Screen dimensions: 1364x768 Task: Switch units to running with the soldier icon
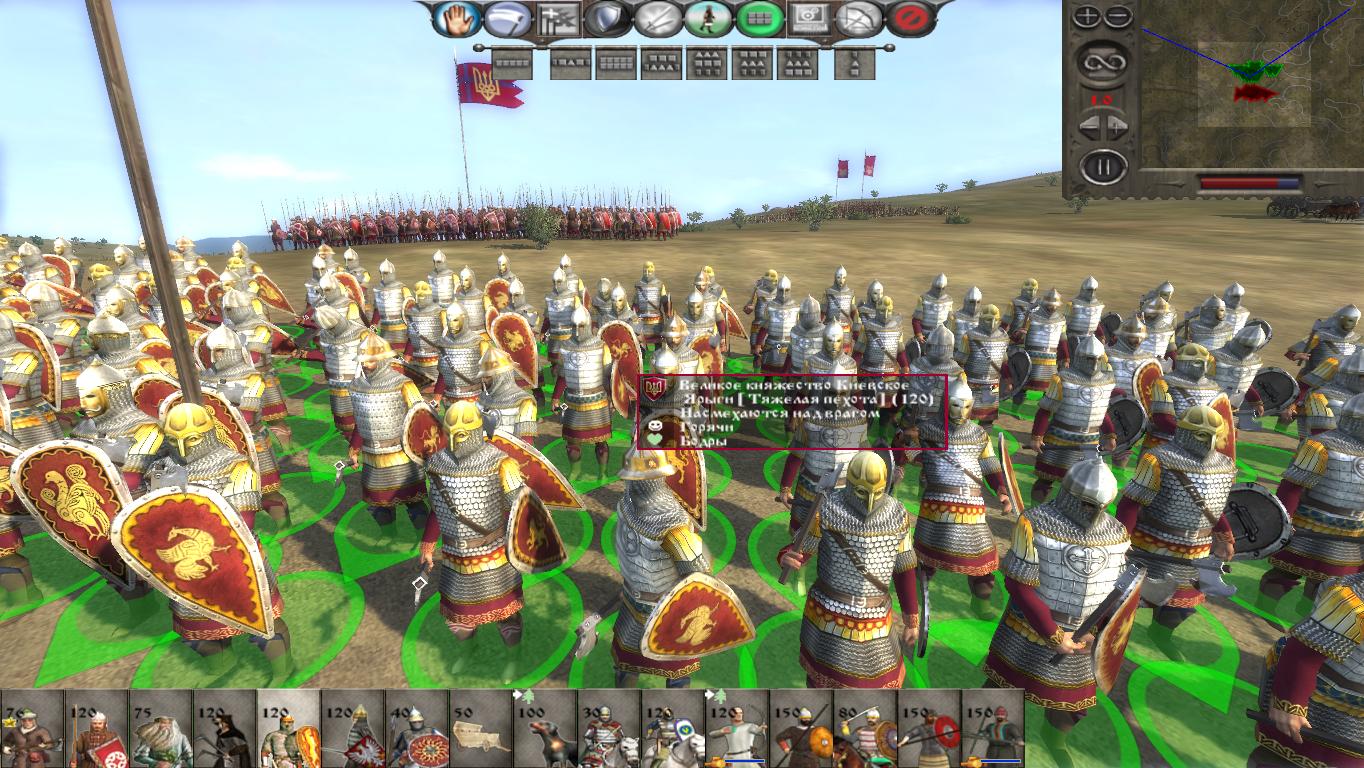tap(707, 17)
